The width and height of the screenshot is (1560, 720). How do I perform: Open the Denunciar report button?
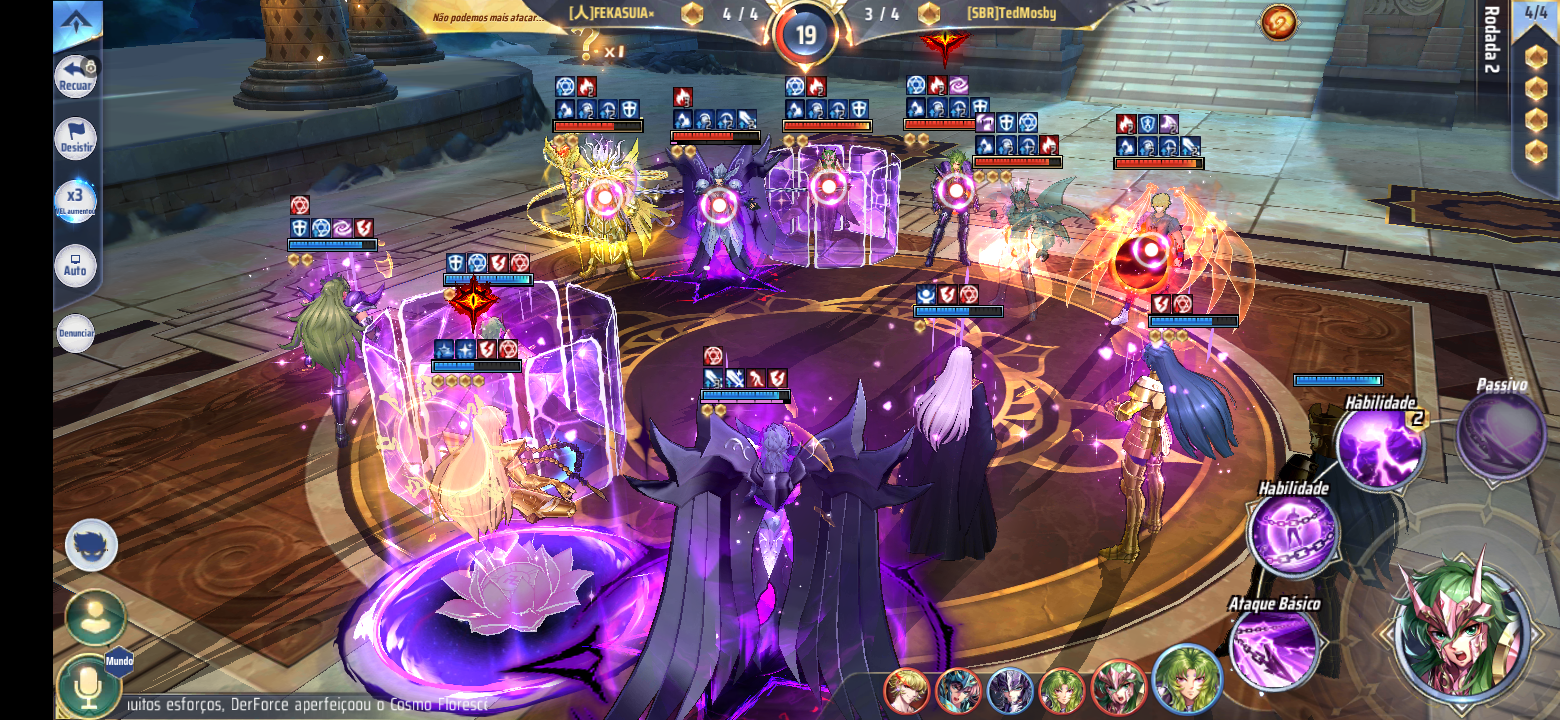point(76,333)
